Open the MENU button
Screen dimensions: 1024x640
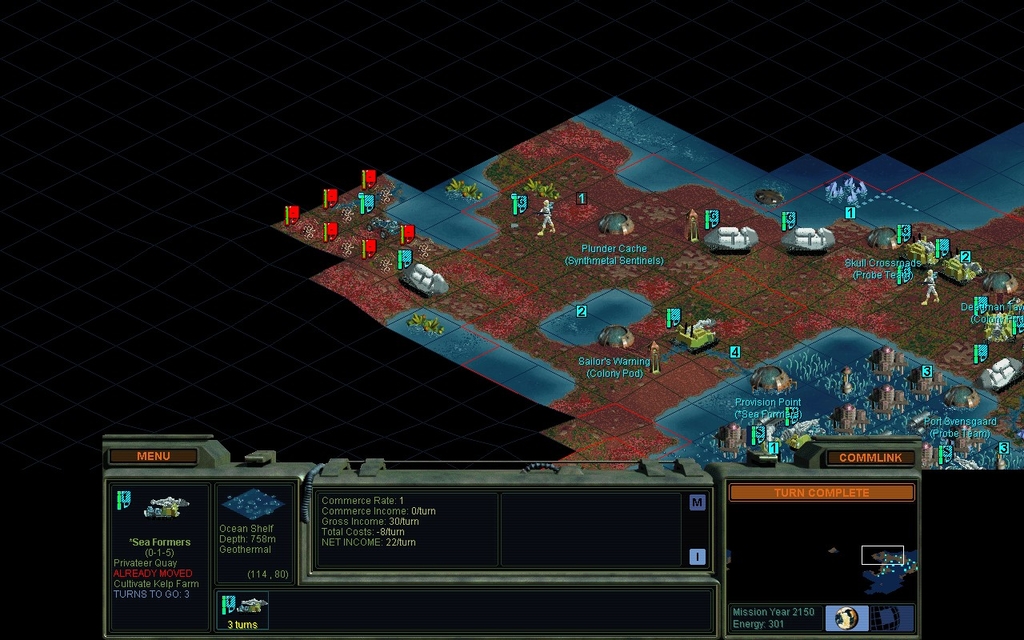click(153, 456)
